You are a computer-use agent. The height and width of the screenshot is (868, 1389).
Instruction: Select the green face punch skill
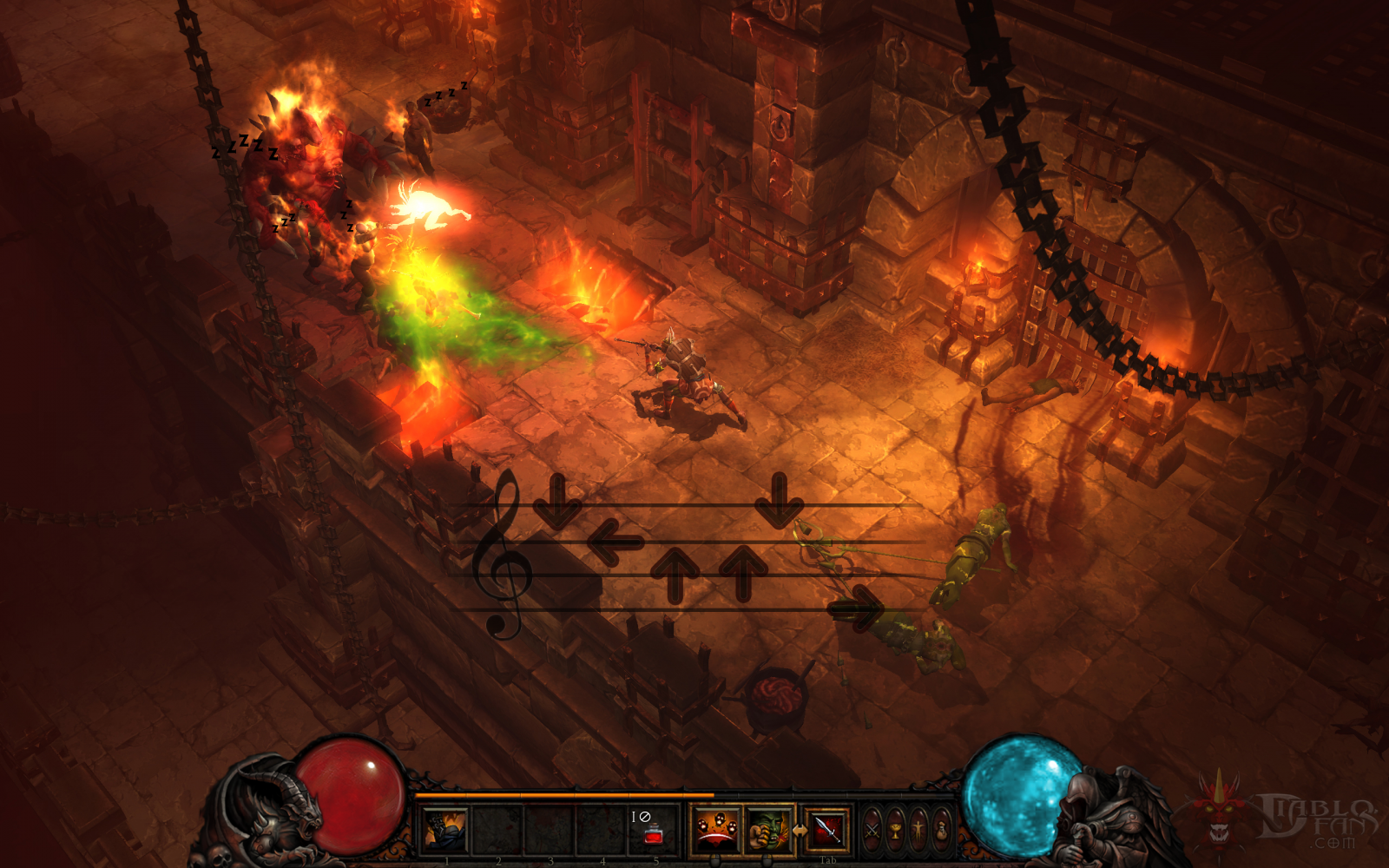[x=767, y=829]
